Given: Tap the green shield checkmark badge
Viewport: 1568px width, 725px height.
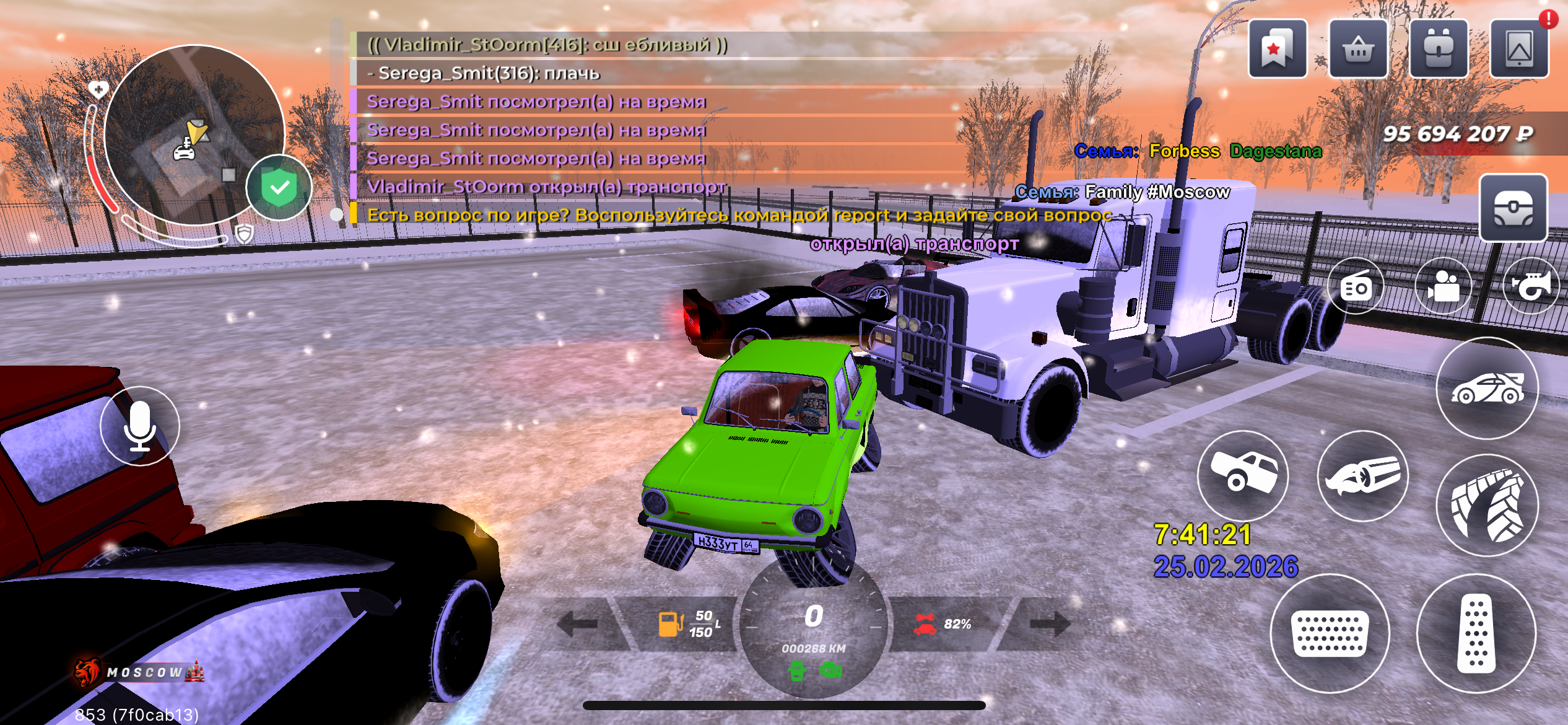Looking at the screenshot, I should click(279, 187).
